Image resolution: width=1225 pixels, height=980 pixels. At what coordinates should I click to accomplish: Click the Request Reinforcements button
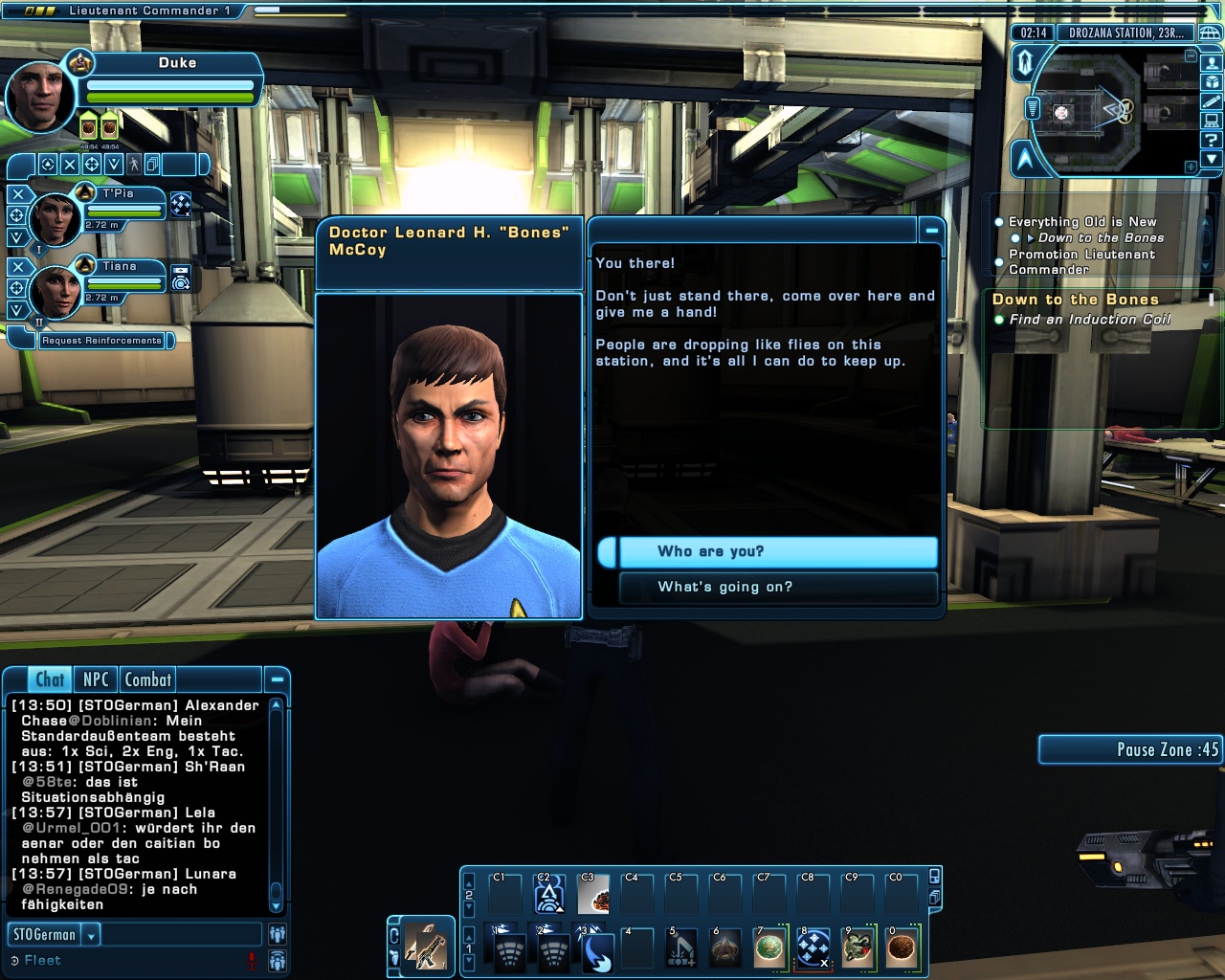pos(101,341)
